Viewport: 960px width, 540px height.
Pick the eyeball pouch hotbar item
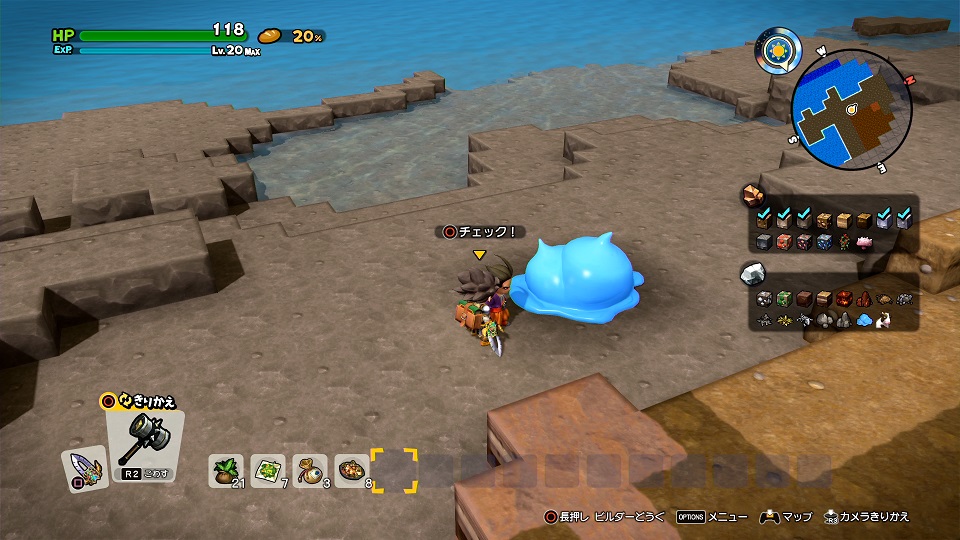[x=309, y=468]
